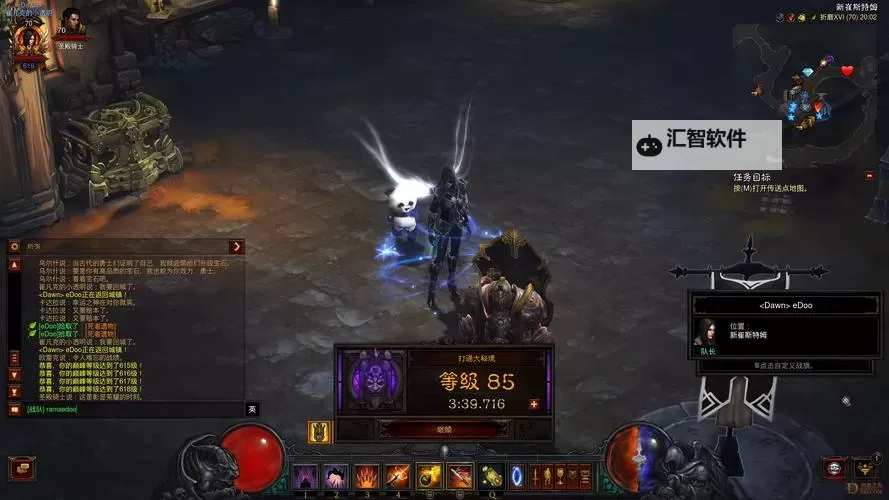
Task: Collapse the quest objective tracker
Action: pos(870,176)
